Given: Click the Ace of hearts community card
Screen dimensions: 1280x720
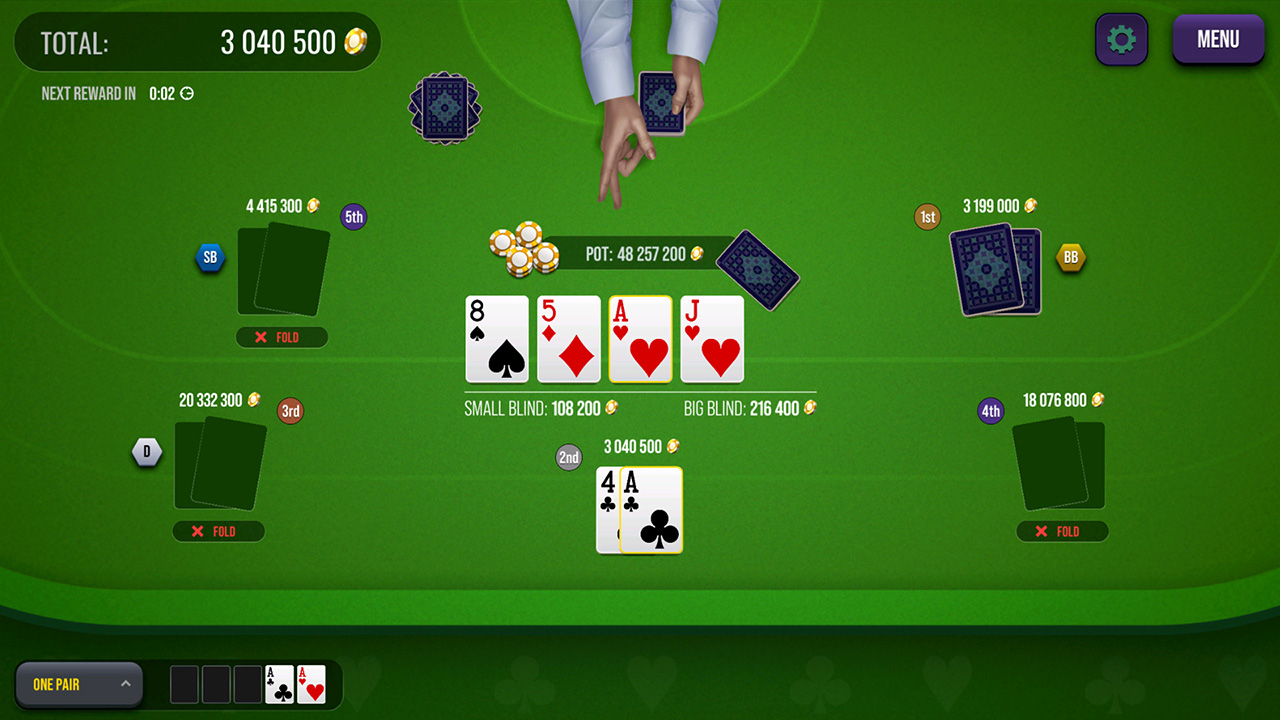Looking at the screenshot, I should tap(640, 340).
